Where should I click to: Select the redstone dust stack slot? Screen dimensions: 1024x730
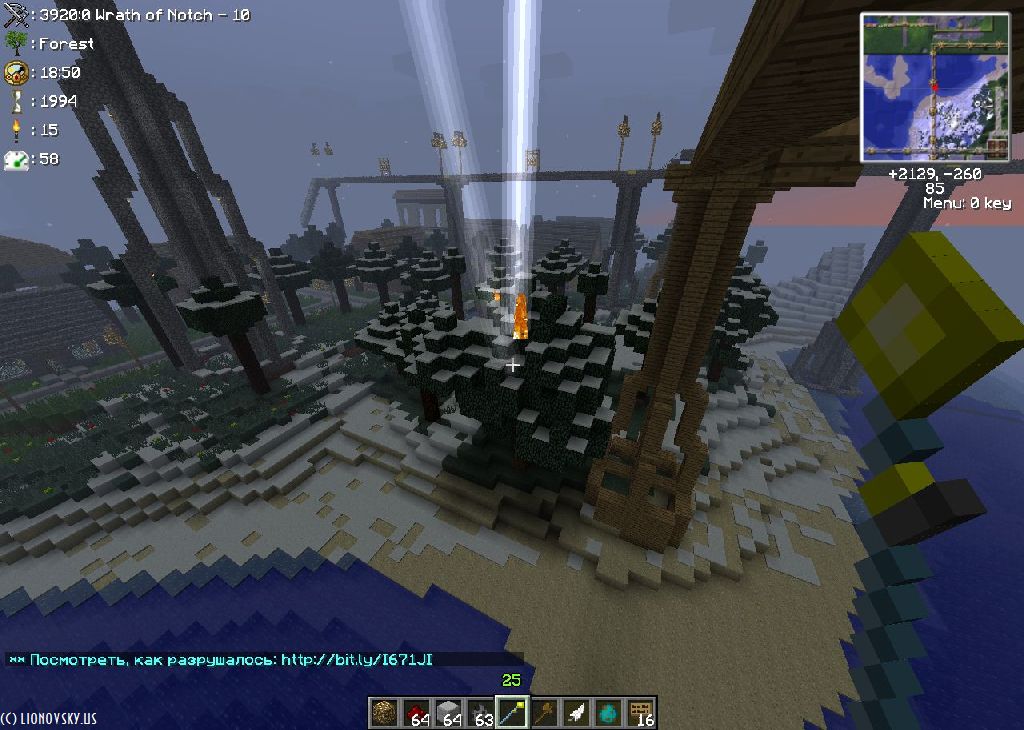coord(417,713)
